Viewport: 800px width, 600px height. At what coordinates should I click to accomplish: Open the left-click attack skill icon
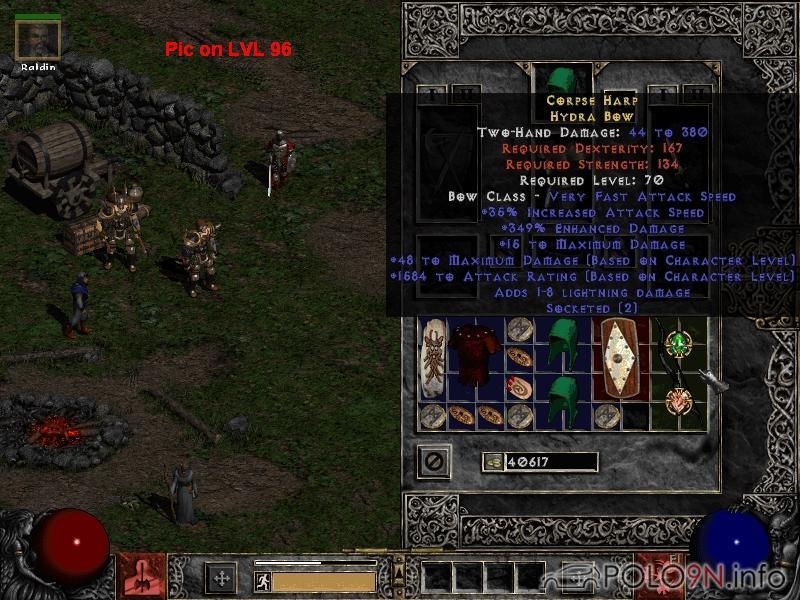point(141,577)
